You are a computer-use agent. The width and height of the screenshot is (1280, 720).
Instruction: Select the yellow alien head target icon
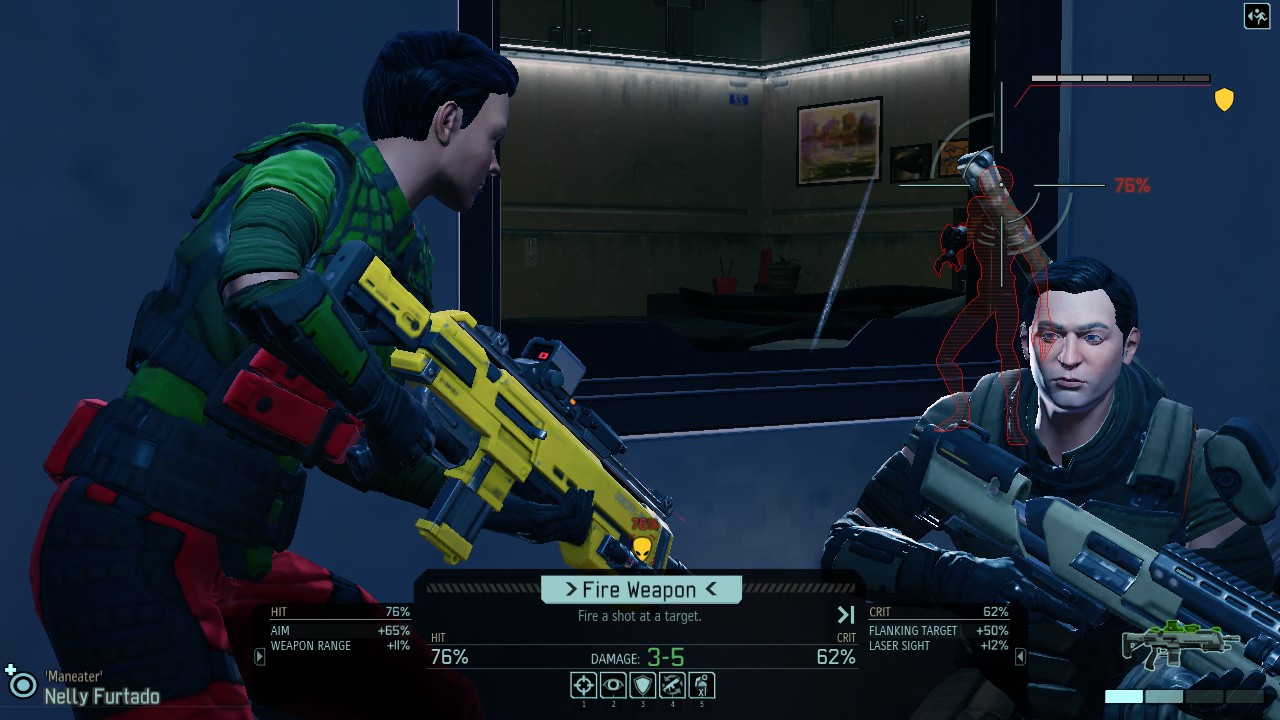pyautogui.click(x=642, y=548)
